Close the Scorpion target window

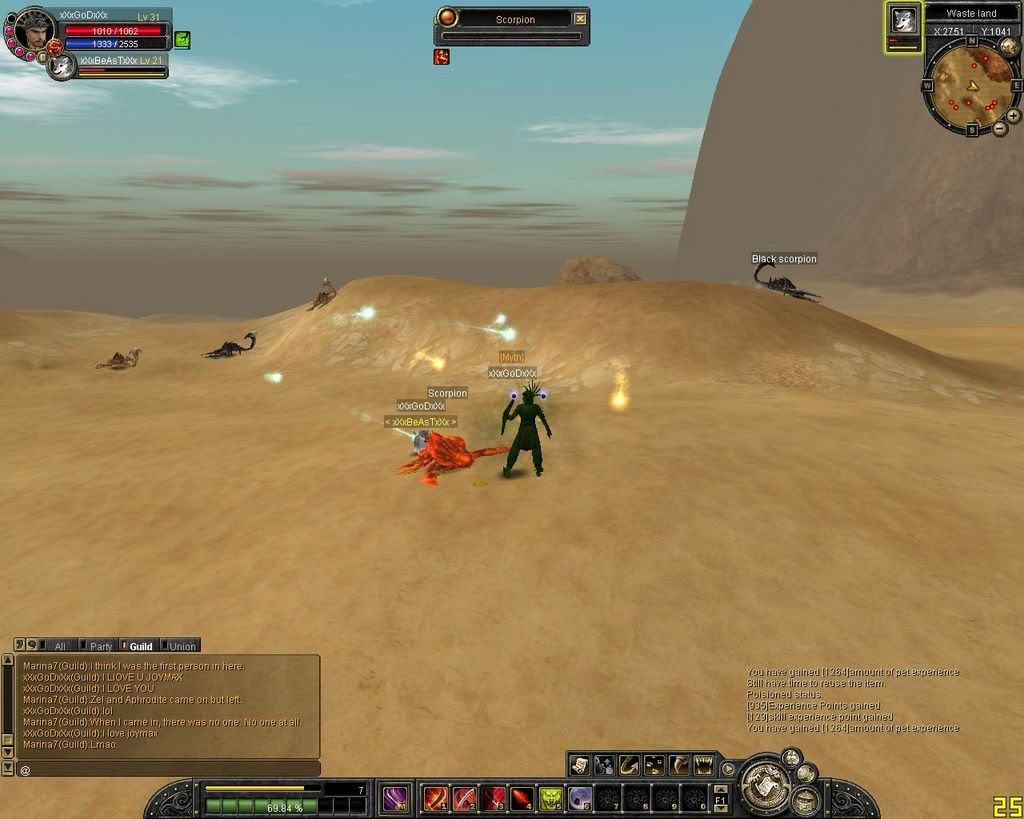pos(581,19)
